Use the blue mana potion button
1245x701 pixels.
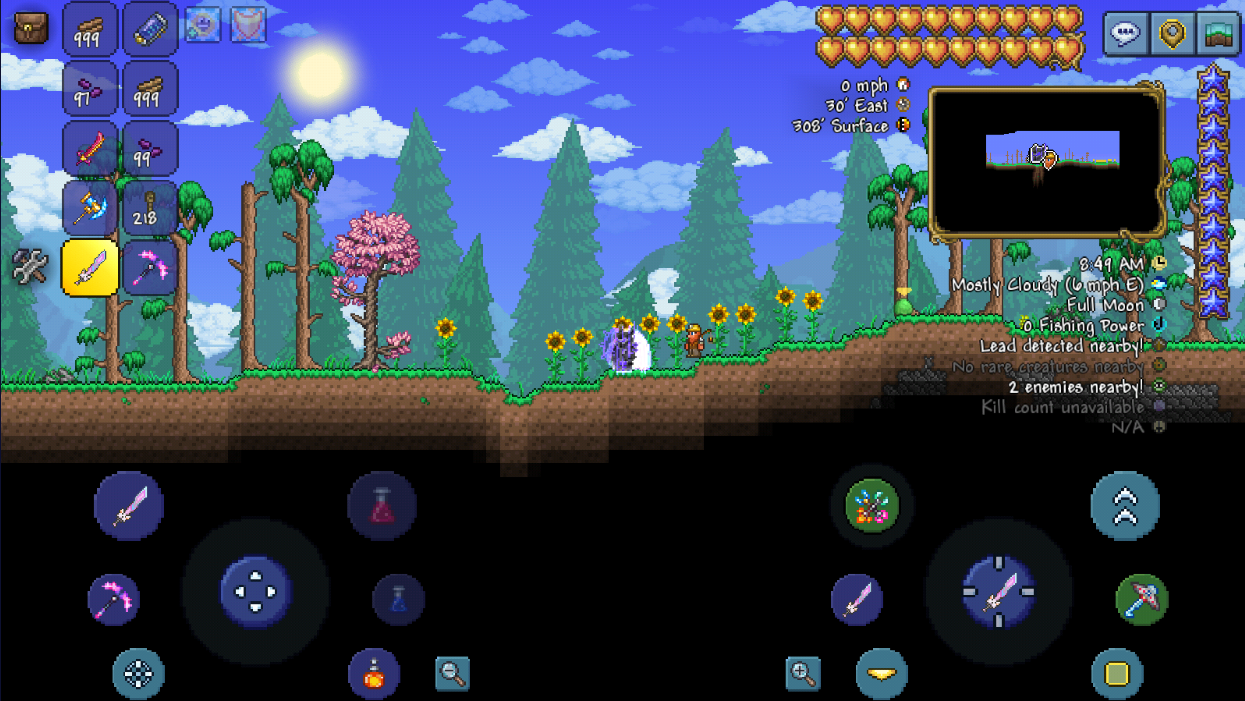[x=398, y=599]
